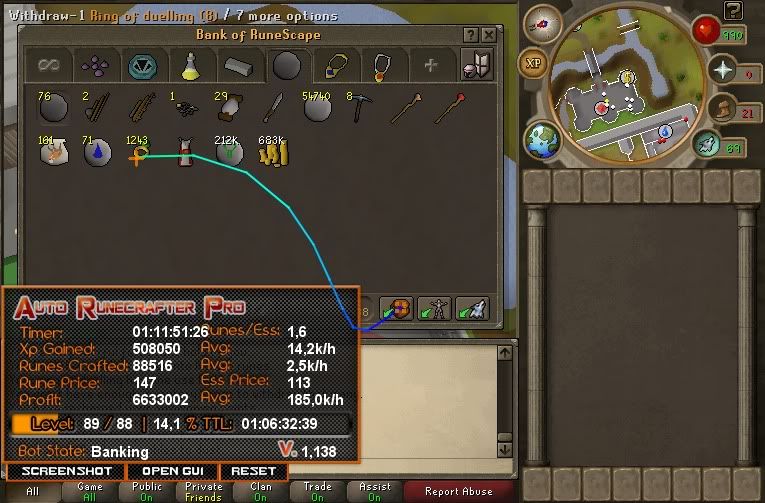Open the bot GUI with OPEN GUI

[x=173, y=471]
